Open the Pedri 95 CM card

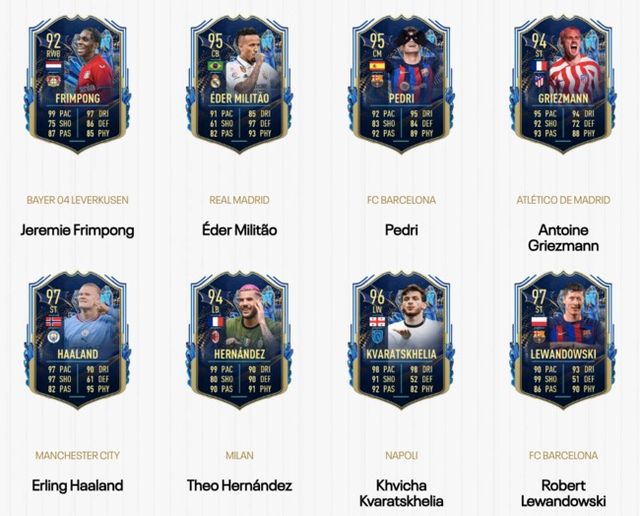coord(399,87)
